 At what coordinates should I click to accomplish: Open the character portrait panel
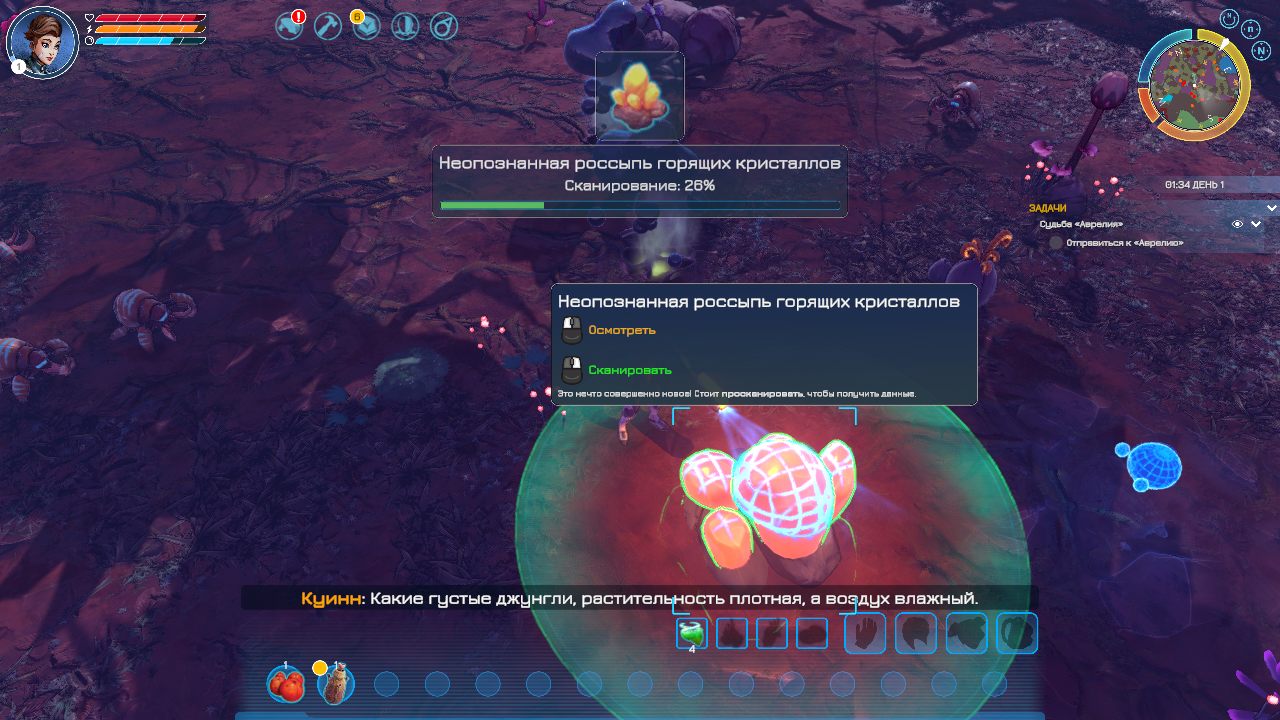42,42
